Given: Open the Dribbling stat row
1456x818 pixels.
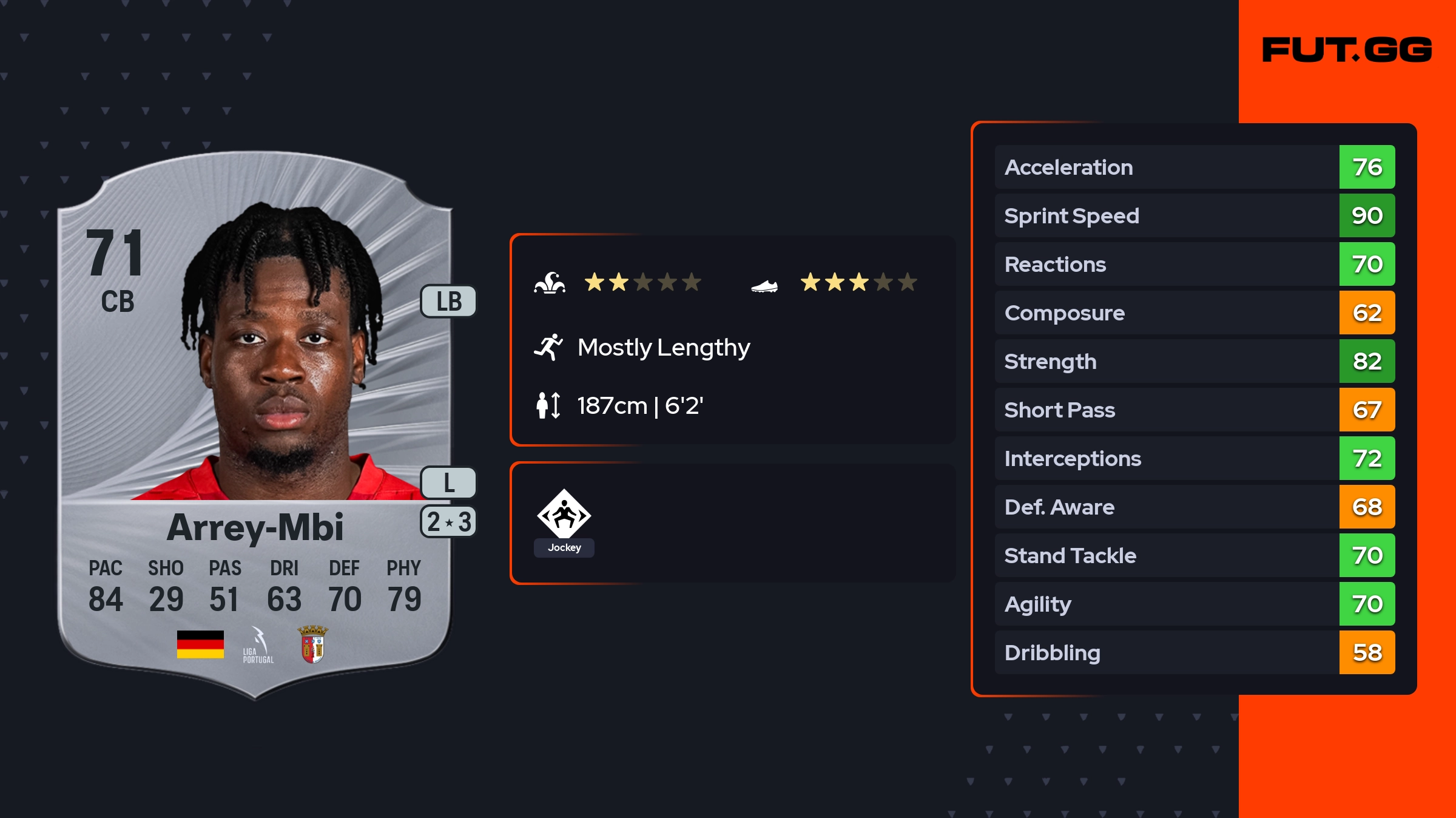Looking at the screenshot, I should pos(1195,653).
